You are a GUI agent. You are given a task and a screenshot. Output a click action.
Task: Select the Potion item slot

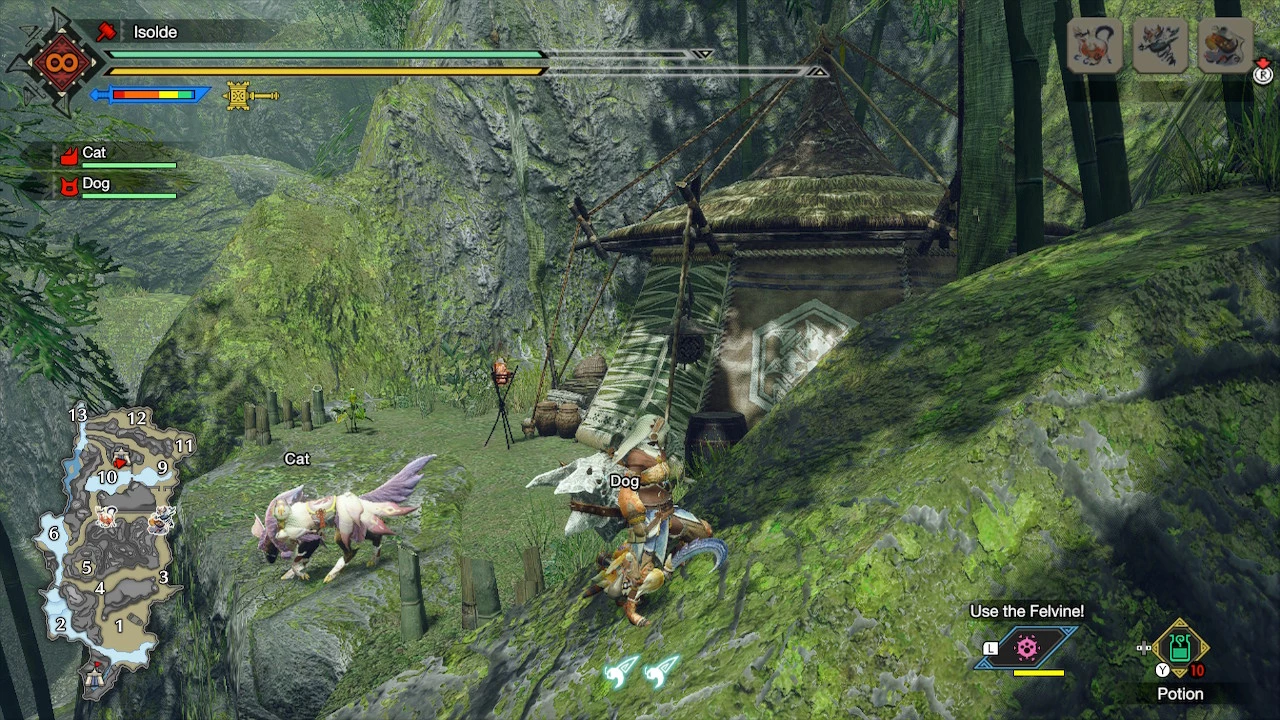(x=1180, y=649)
